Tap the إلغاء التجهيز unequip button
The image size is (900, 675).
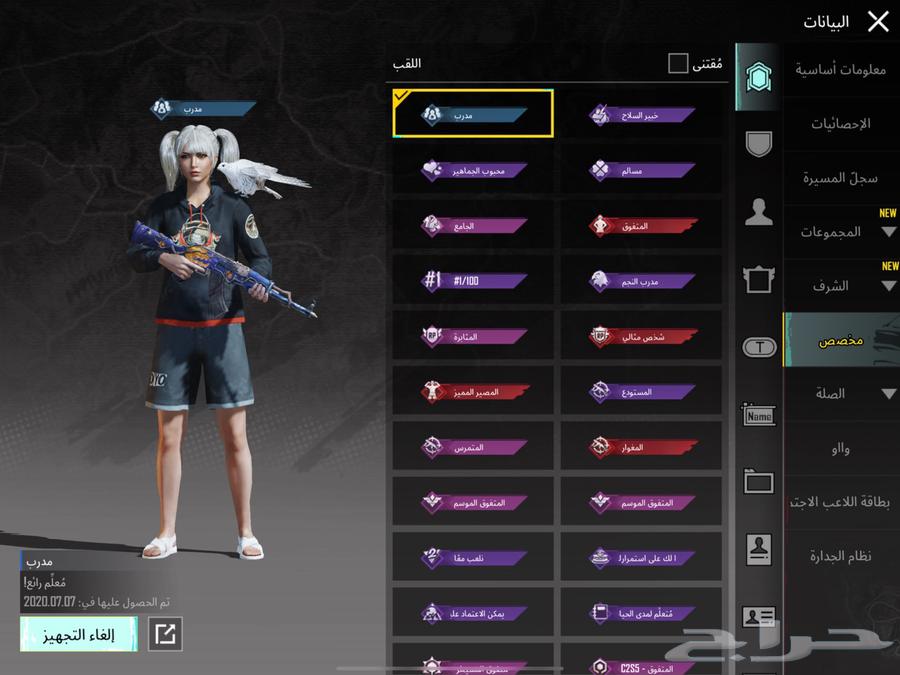[79, 634]
